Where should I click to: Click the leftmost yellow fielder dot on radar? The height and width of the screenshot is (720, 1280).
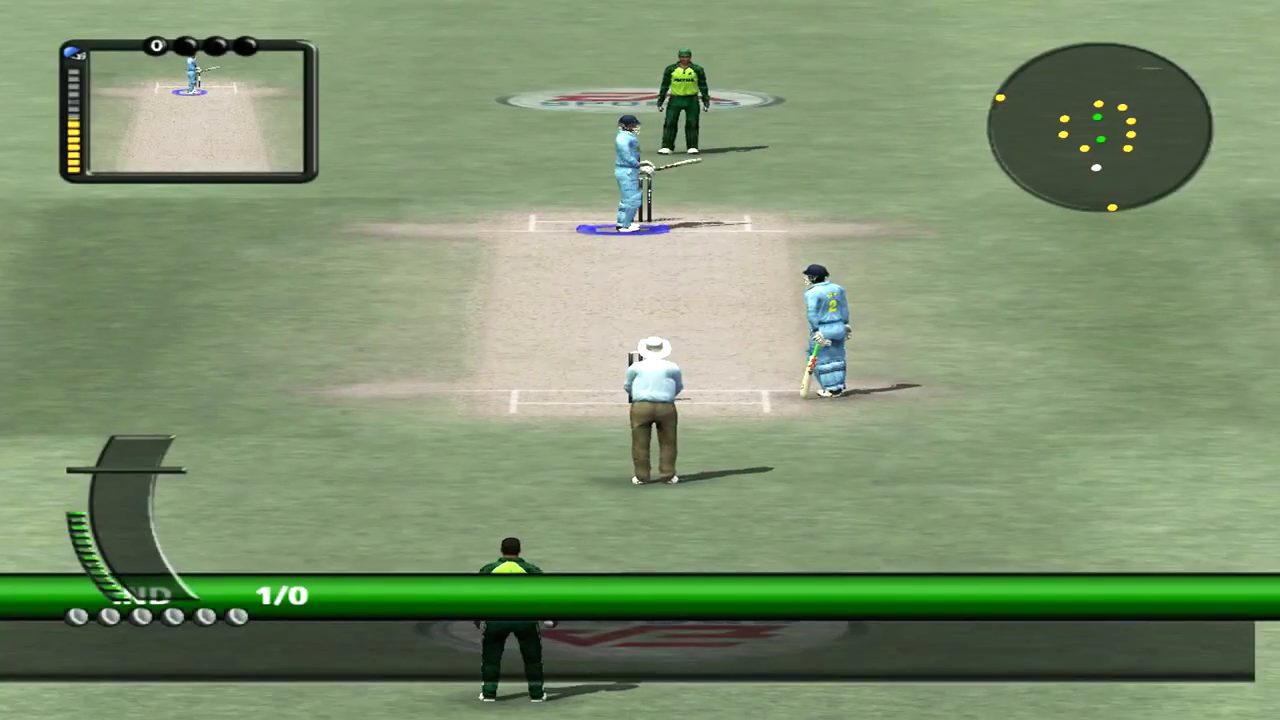tap(1000, 97)
